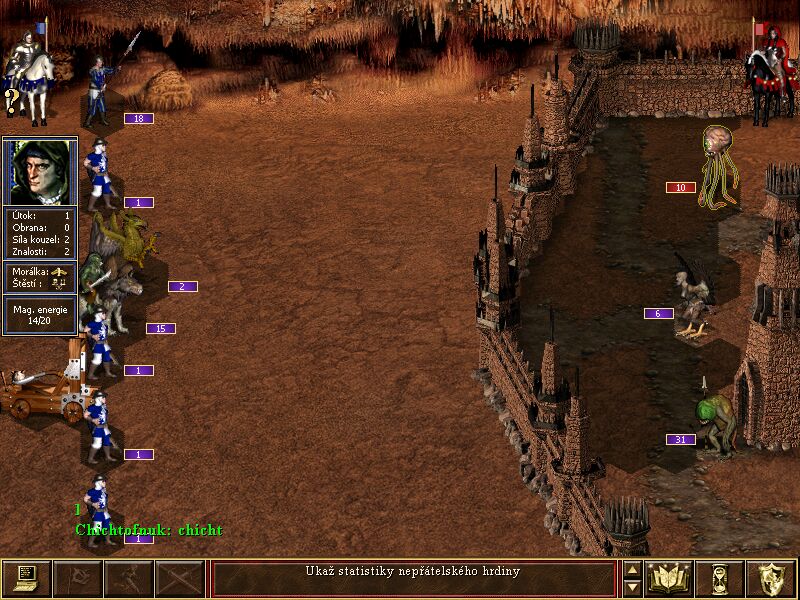The width and height of the screenshot is (800, 600).
Task: Show enemy hero statistics on red knight
Action: click(x=768, y=75)
